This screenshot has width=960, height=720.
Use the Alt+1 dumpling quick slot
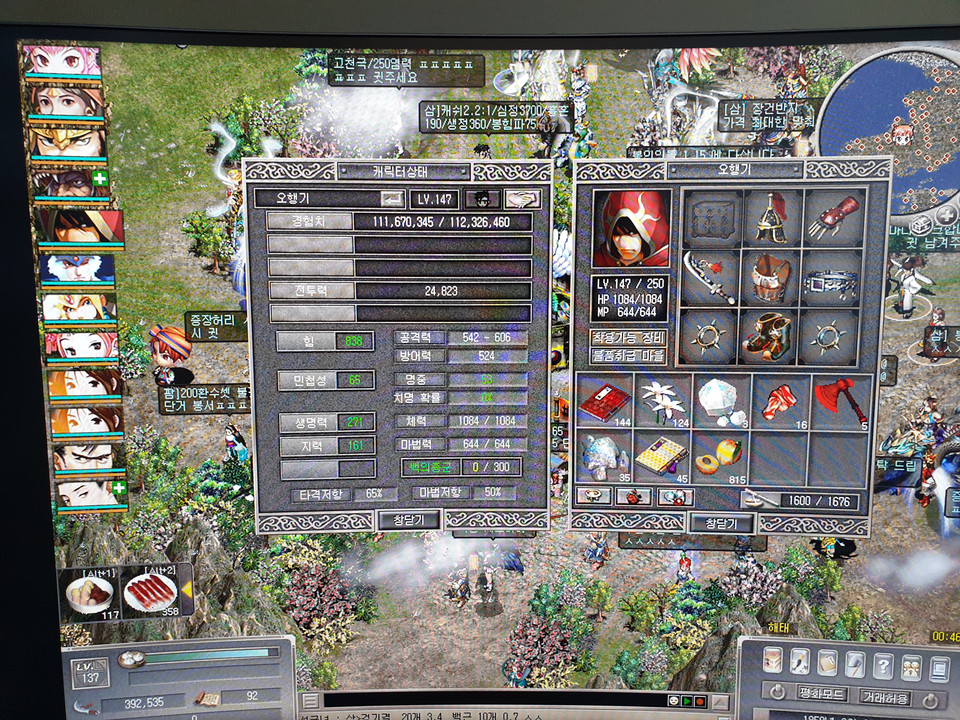tap(91, 593)
